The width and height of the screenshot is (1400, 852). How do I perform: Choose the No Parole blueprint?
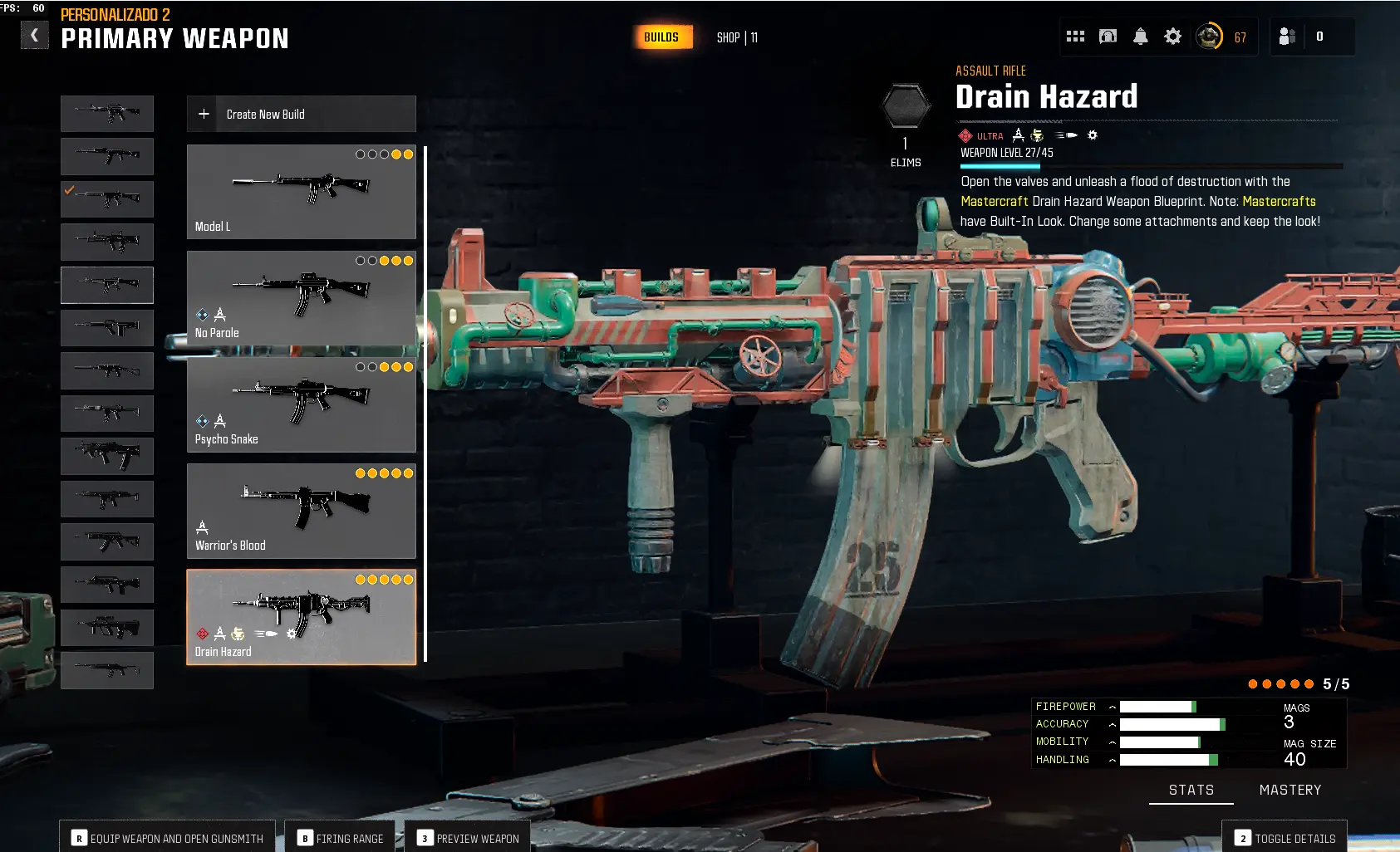pos(301,298)
